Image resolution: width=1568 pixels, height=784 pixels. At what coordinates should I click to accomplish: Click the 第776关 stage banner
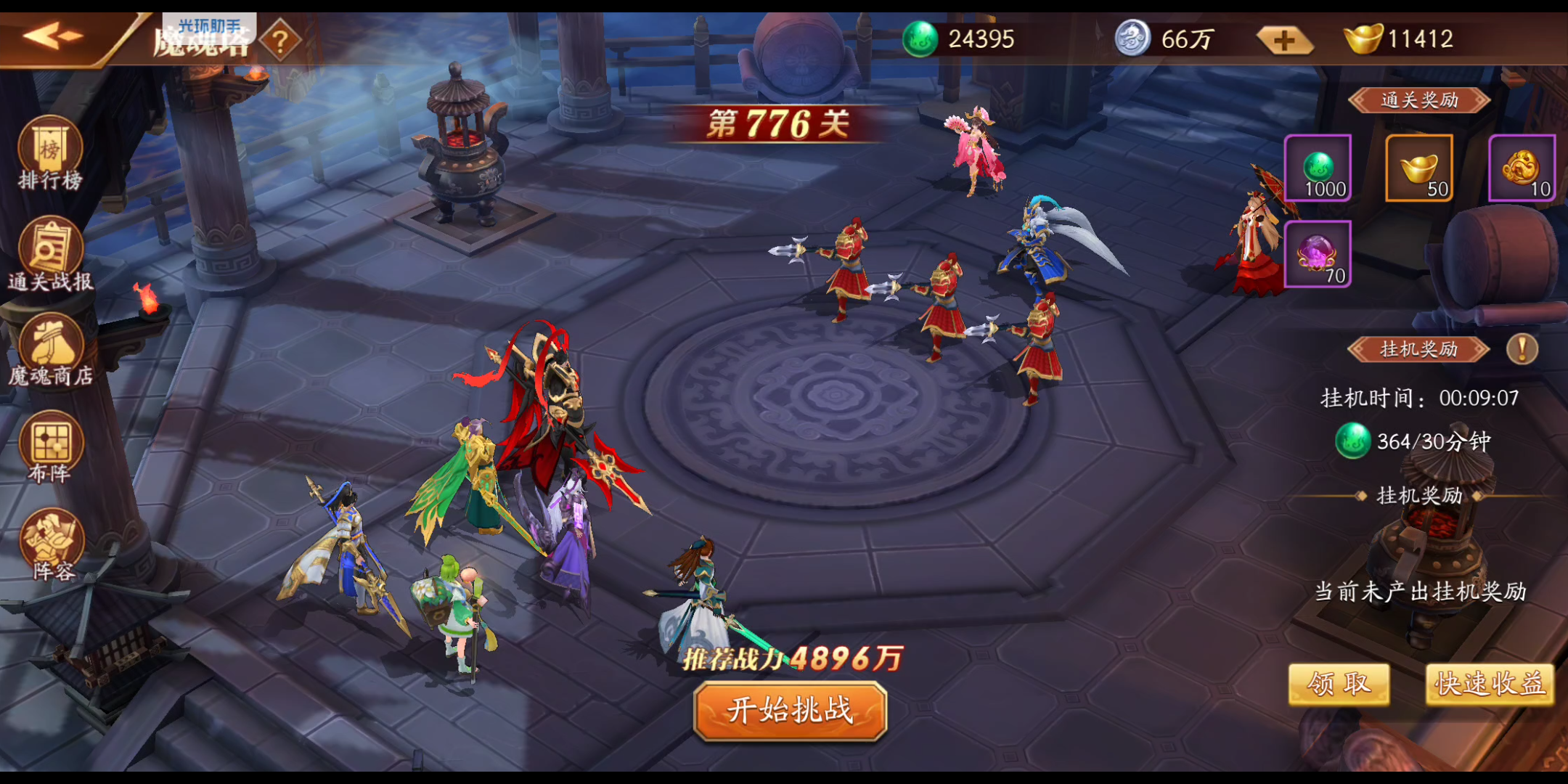tap(777, 123)
